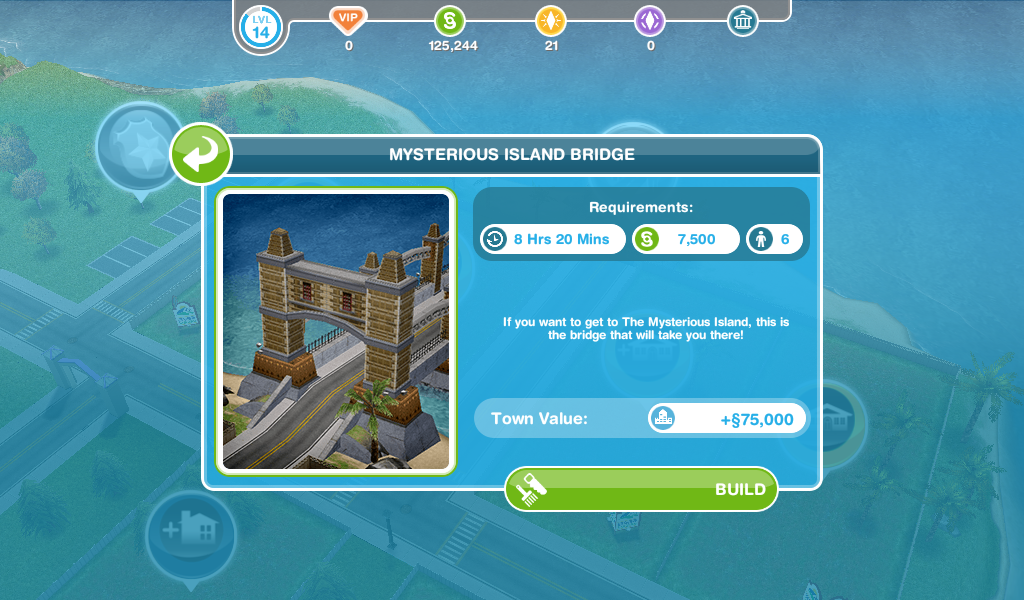Tap the orange lifestyle points icon
The width and height of the screenshot is (1024, 600).
pos(549,20)
